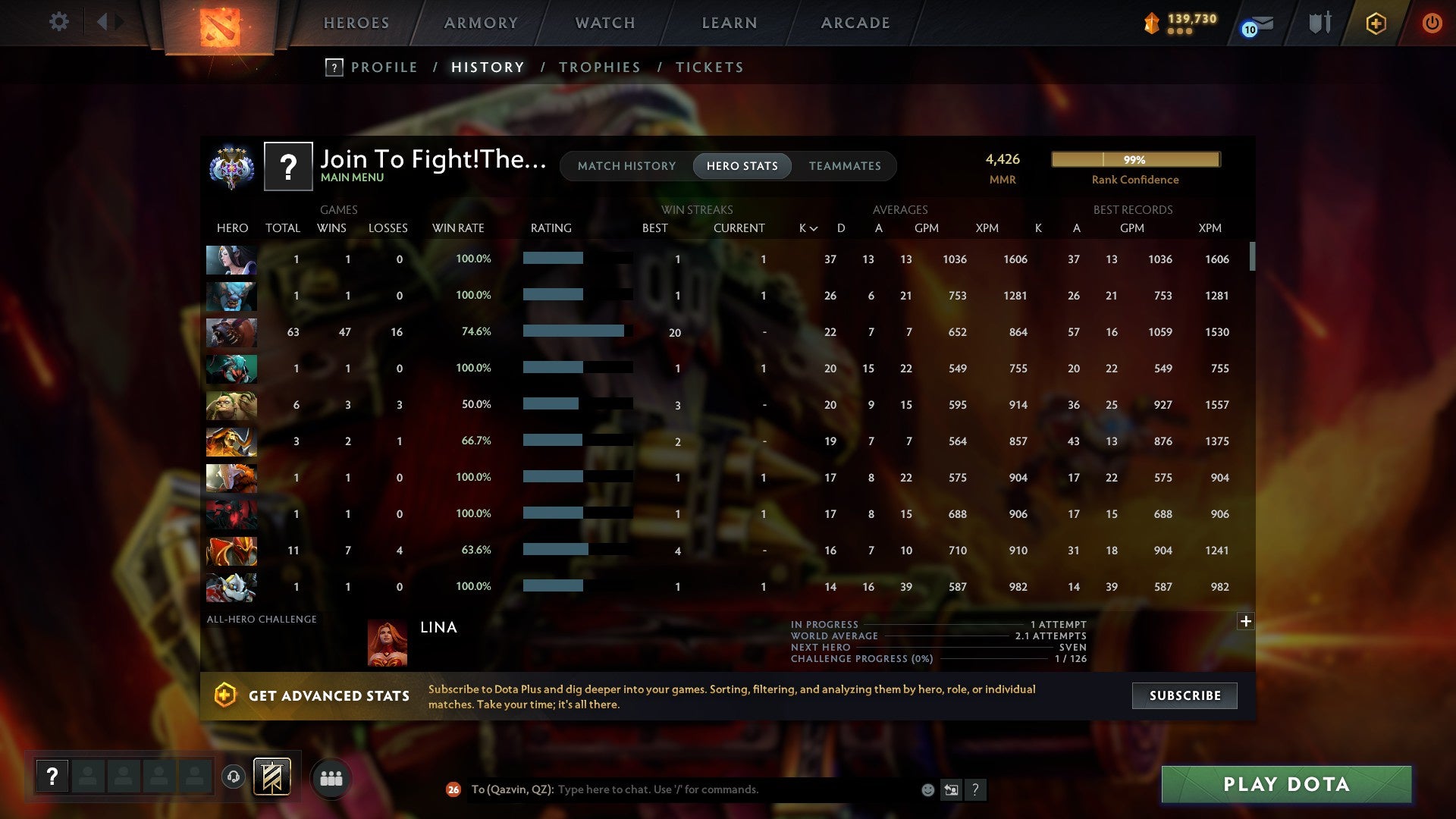Open the settings gear menu
The width and height of the screenshot is (1456, 819).
pos(59,22)
